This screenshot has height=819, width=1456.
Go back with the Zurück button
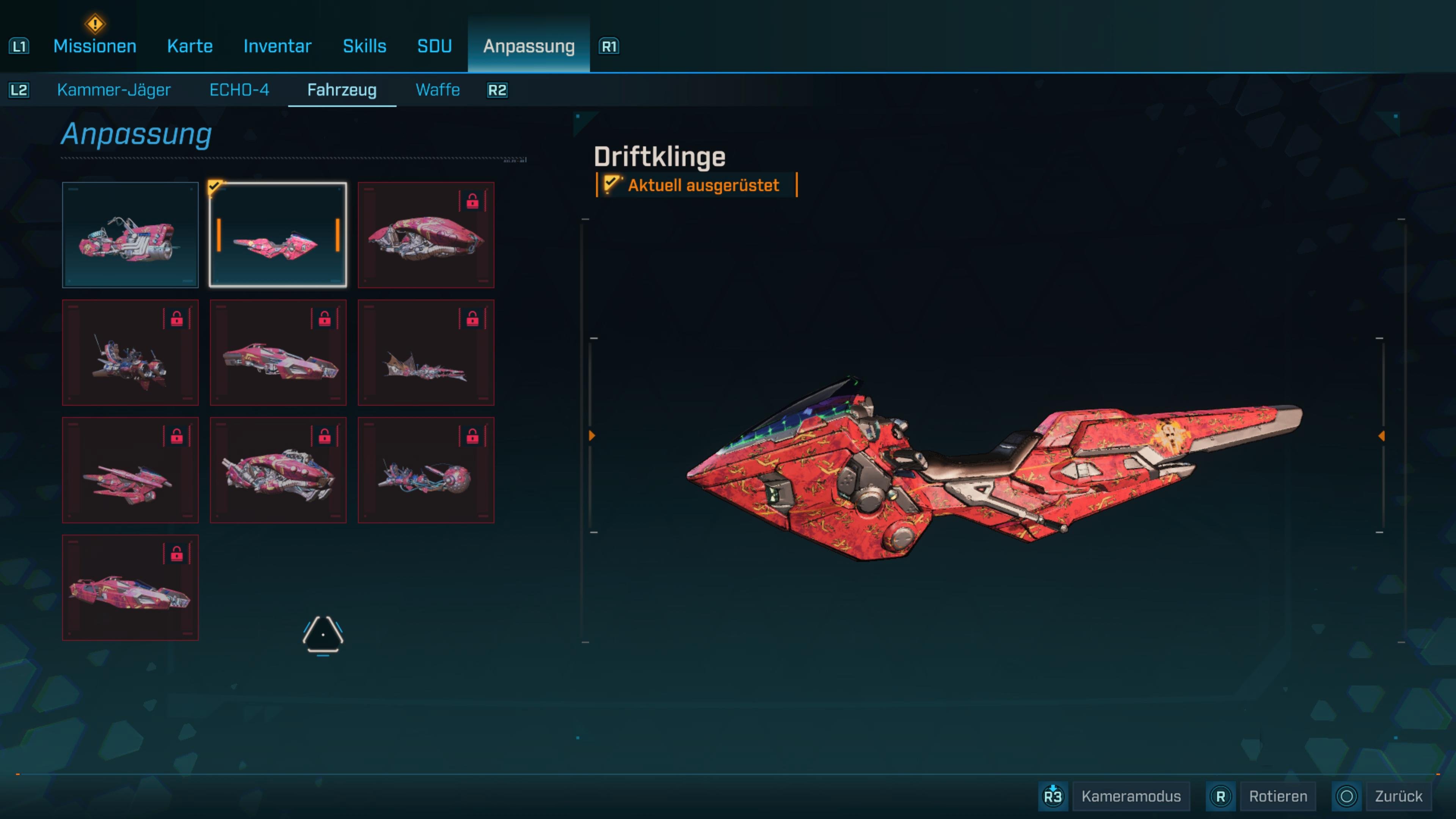tap(1398, 796)
